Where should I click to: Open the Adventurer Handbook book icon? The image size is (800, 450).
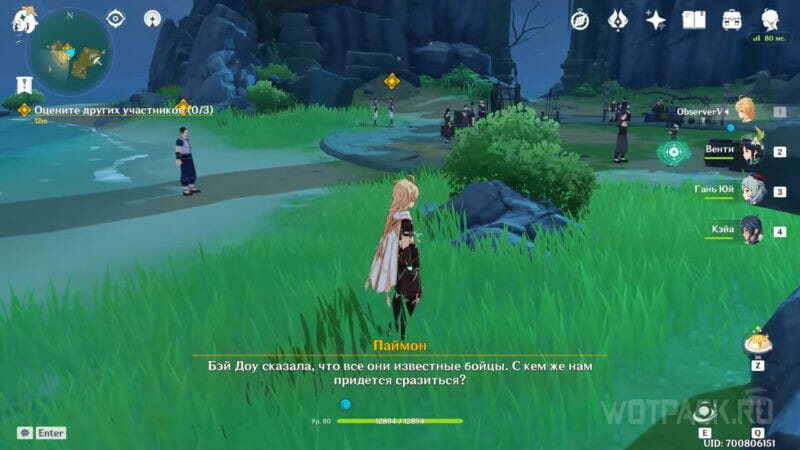[x=694, y=19]
